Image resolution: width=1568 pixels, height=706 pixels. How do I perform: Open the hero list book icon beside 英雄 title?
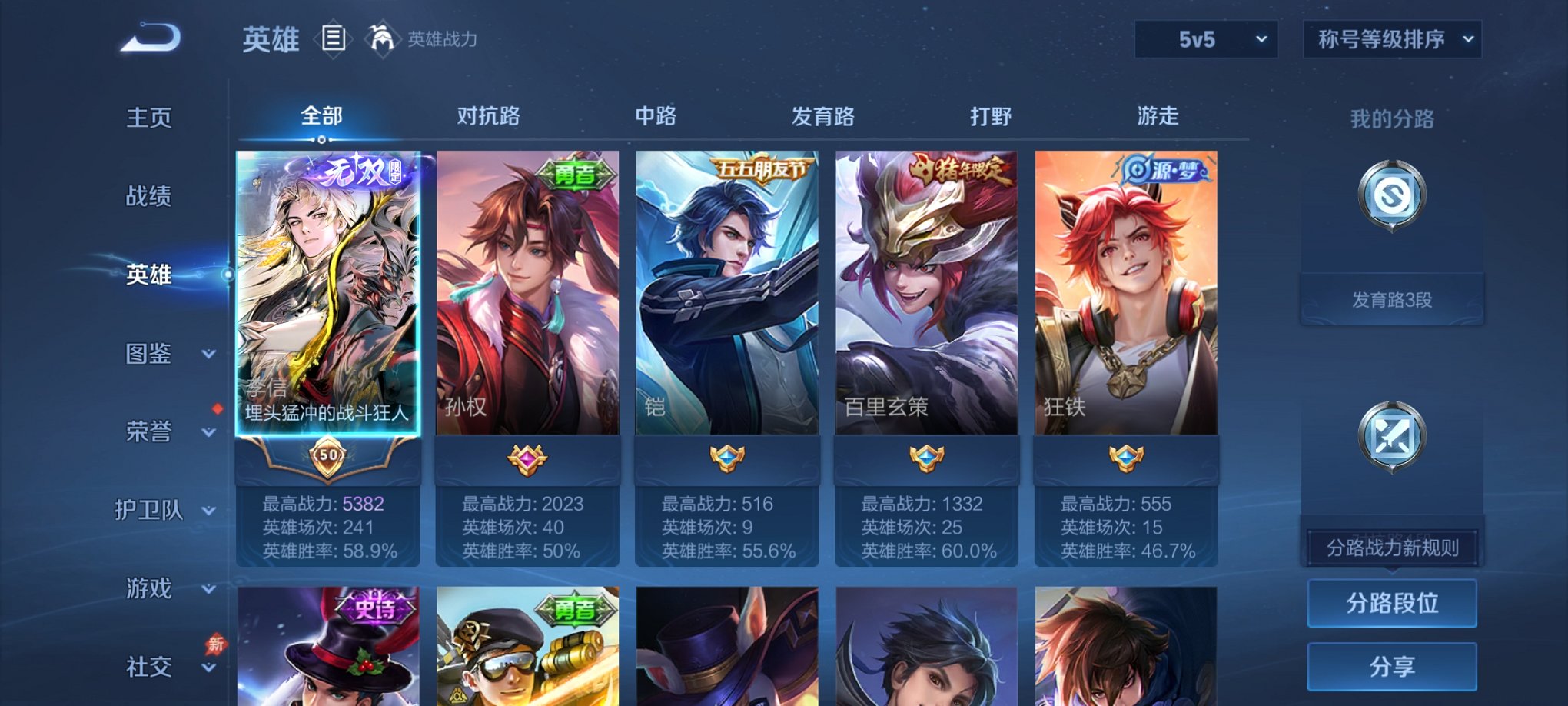coord(334,38)
